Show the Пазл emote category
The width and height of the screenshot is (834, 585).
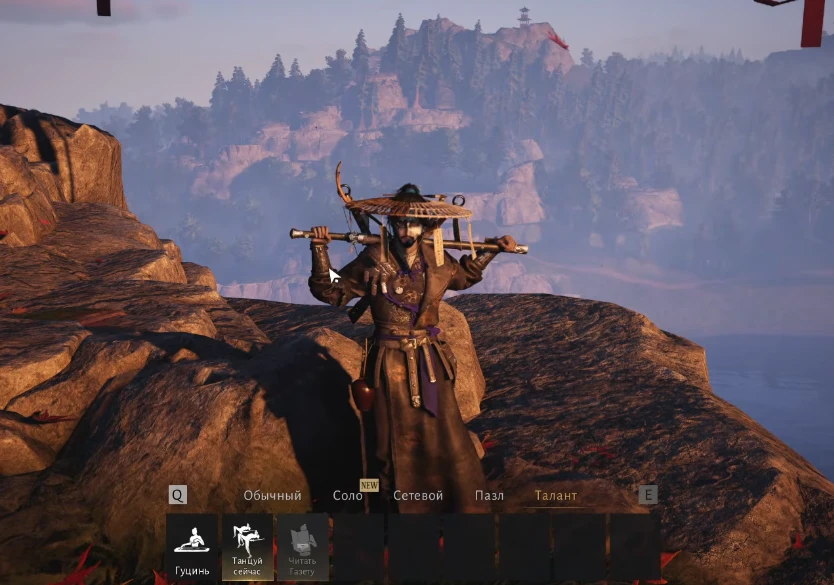coord(489,496)
